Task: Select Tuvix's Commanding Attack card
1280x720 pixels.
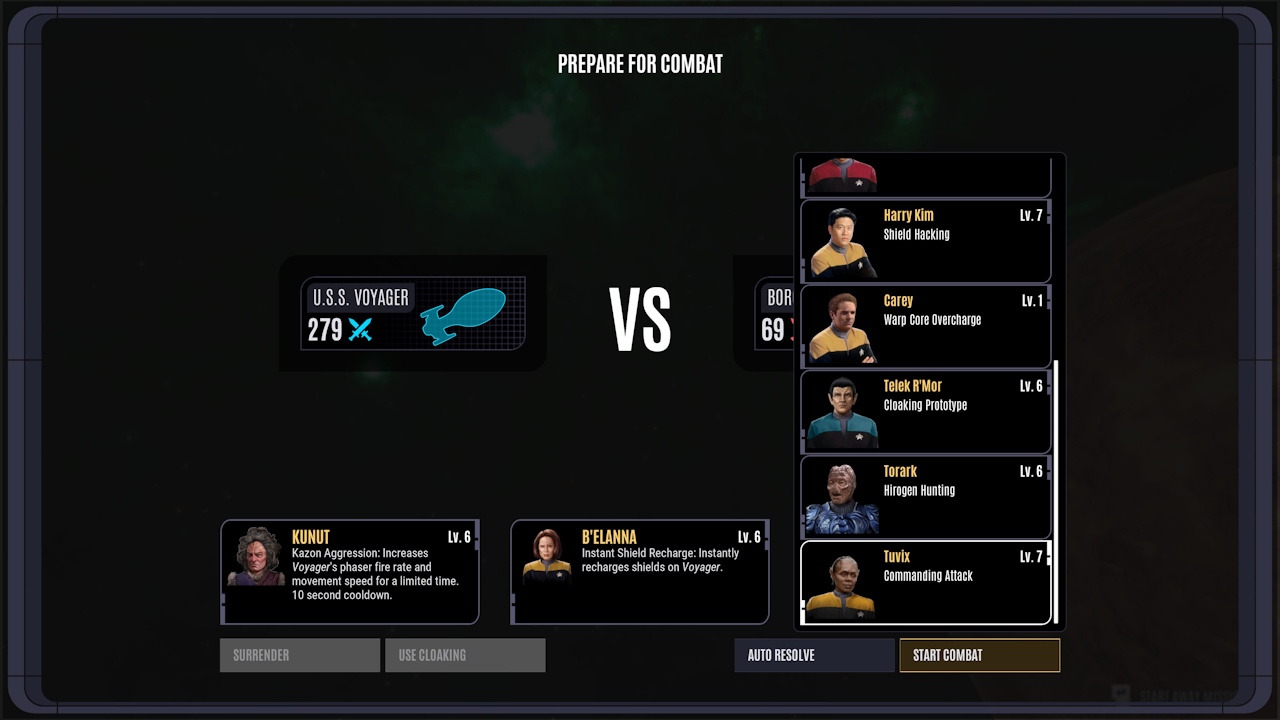Action: click(x=925, y=581)
